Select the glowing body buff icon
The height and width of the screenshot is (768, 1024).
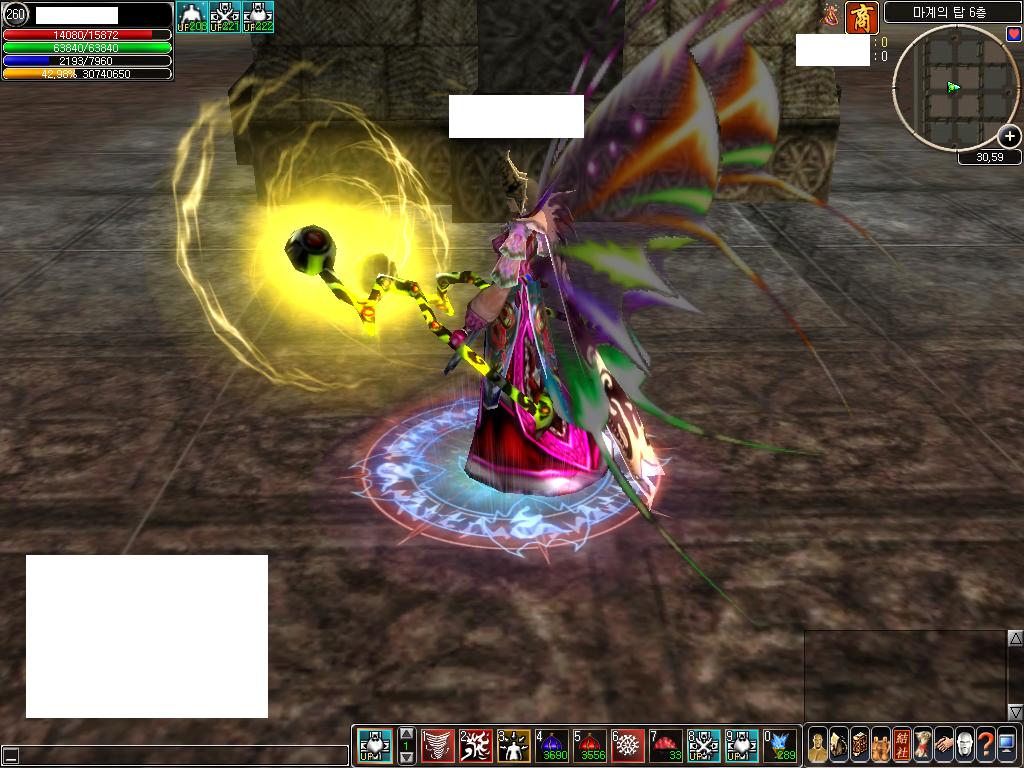(x=192, y=17)
